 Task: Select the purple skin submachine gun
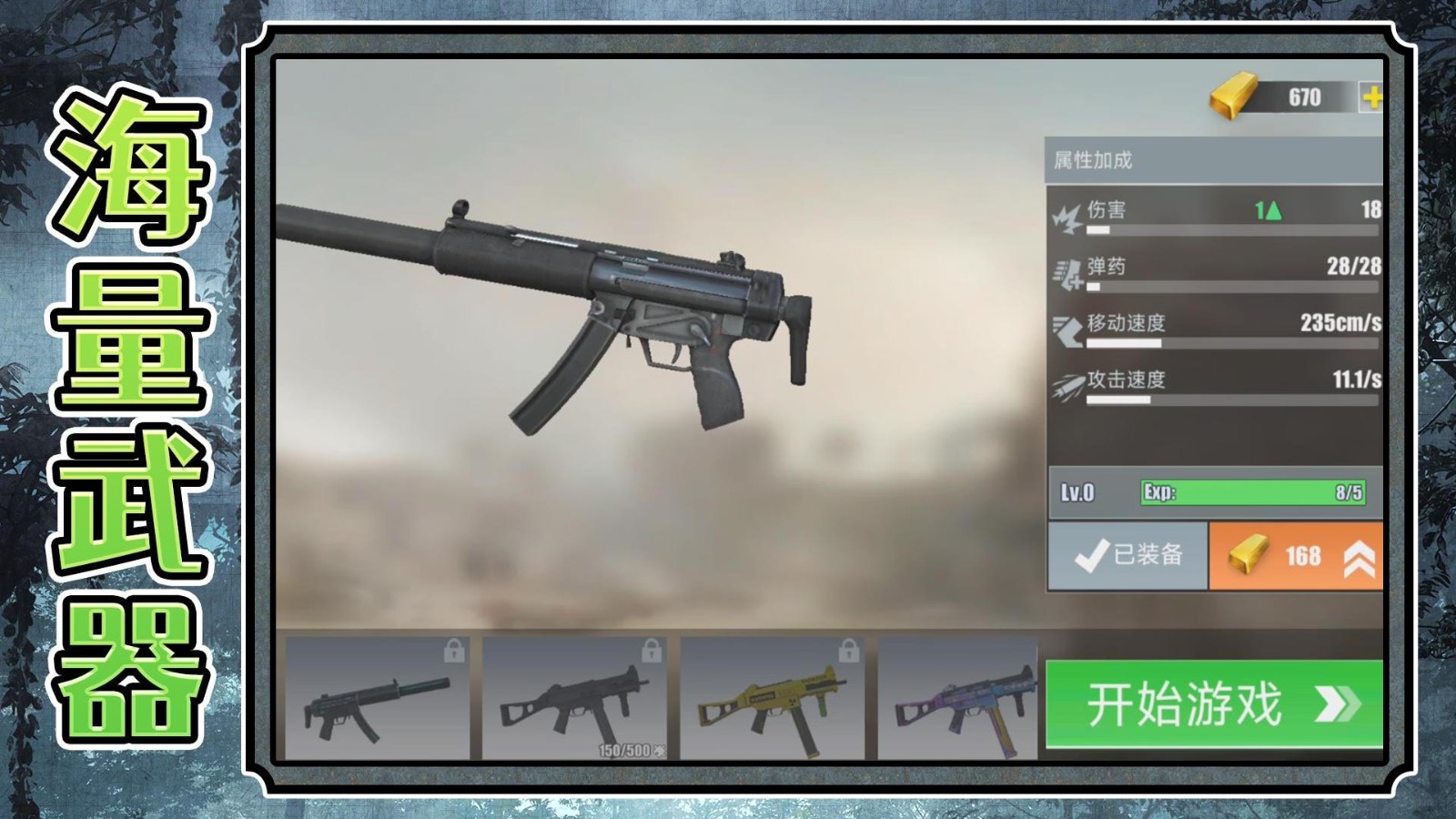(x=957, y=699)
